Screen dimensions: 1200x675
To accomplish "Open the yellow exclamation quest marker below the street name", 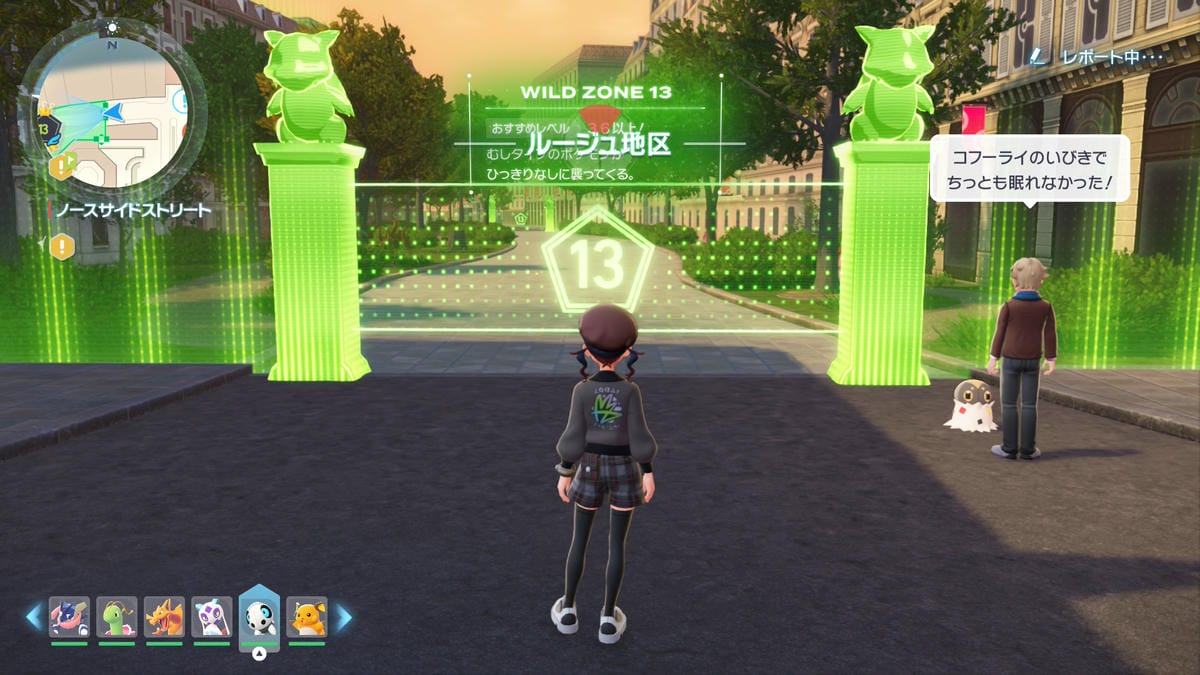I will point(62,246).
